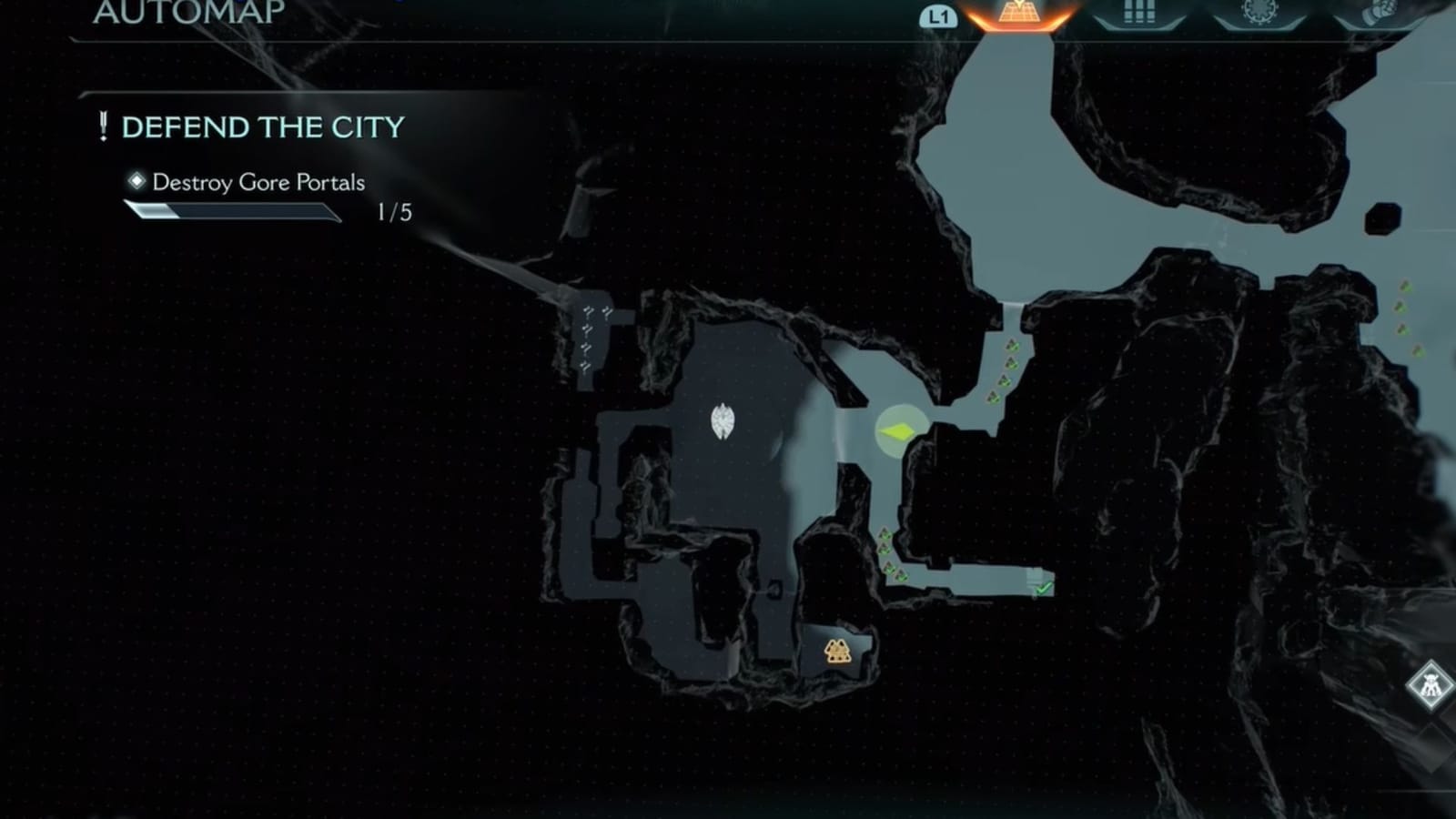The width and height of the screenshot is (1456, 819).
Task: Toggle the Destroy Gore Portals objective diamond
Action: click(136, 183)
